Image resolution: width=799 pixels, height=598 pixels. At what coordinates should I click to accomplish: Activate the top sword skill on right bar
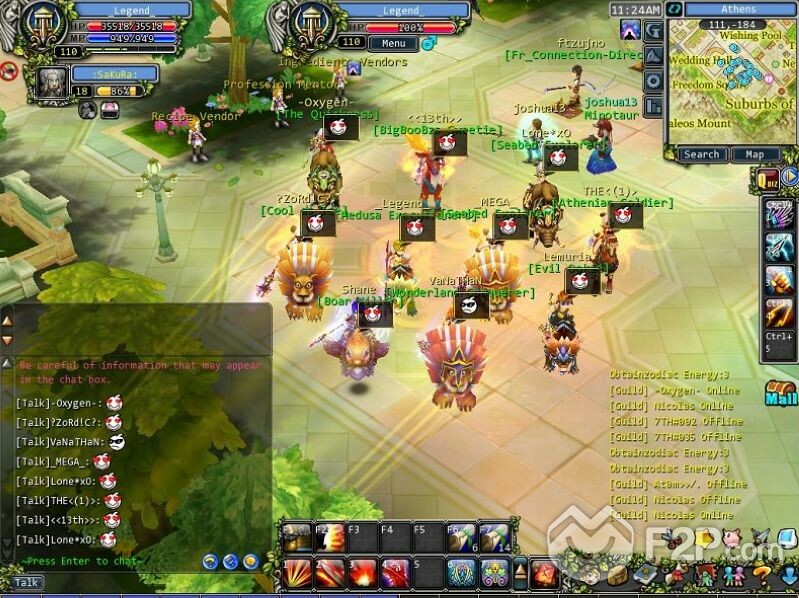779,213
